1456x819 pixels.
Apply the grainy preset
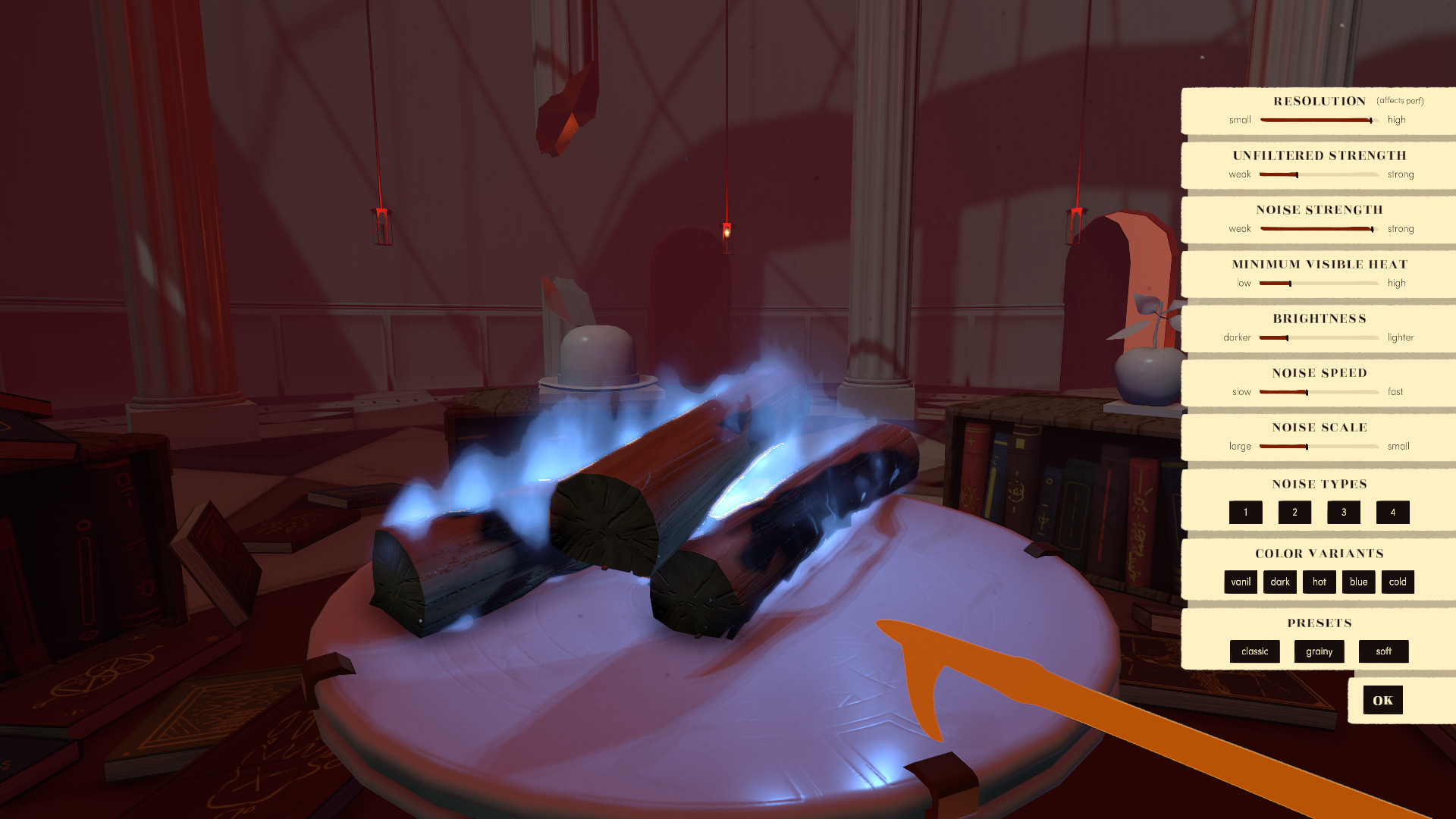[x=1319, y=651]
